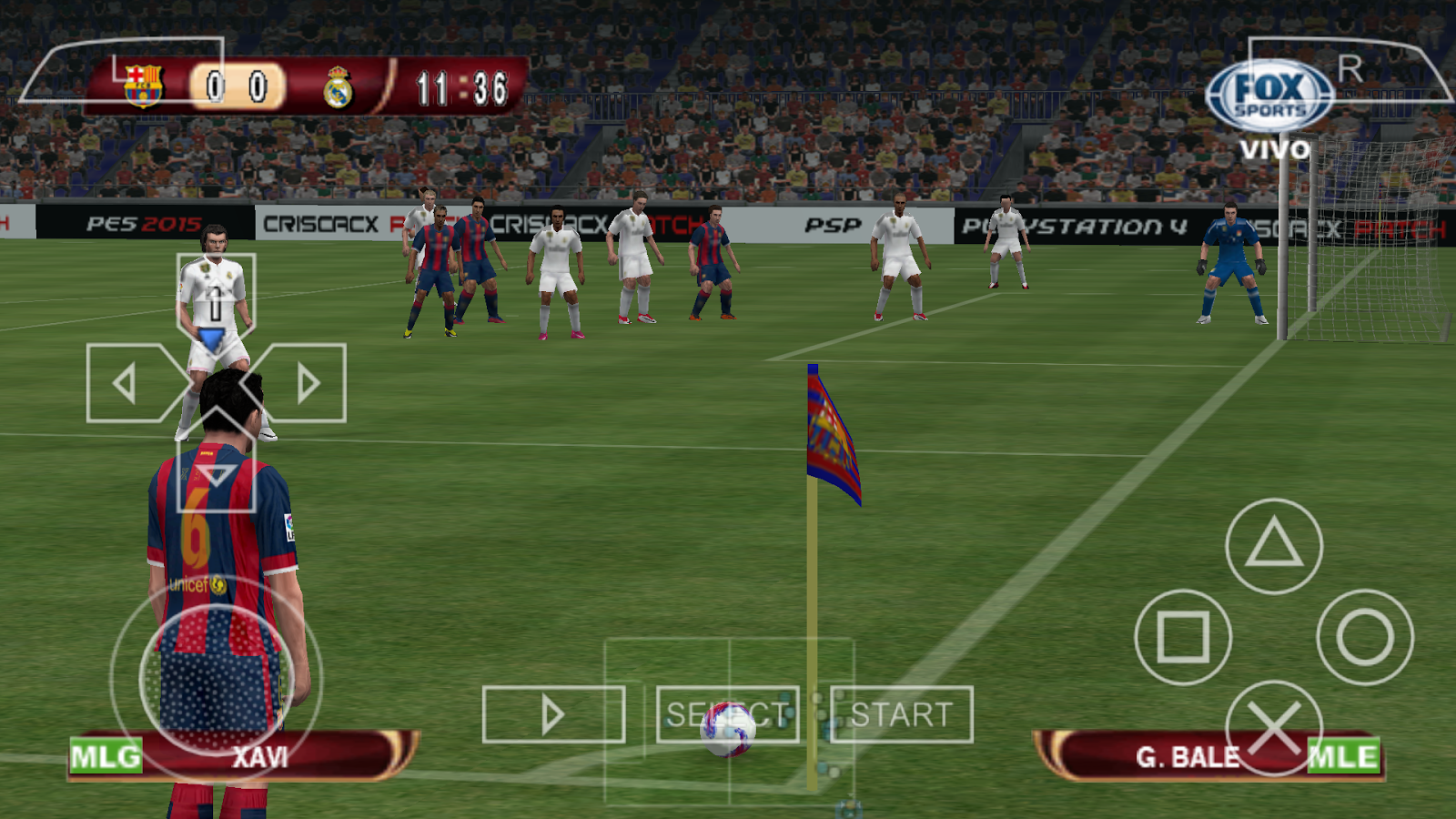Tap the R shoulder button
The image size is (1456, 819).
(x=1350, y=69)
